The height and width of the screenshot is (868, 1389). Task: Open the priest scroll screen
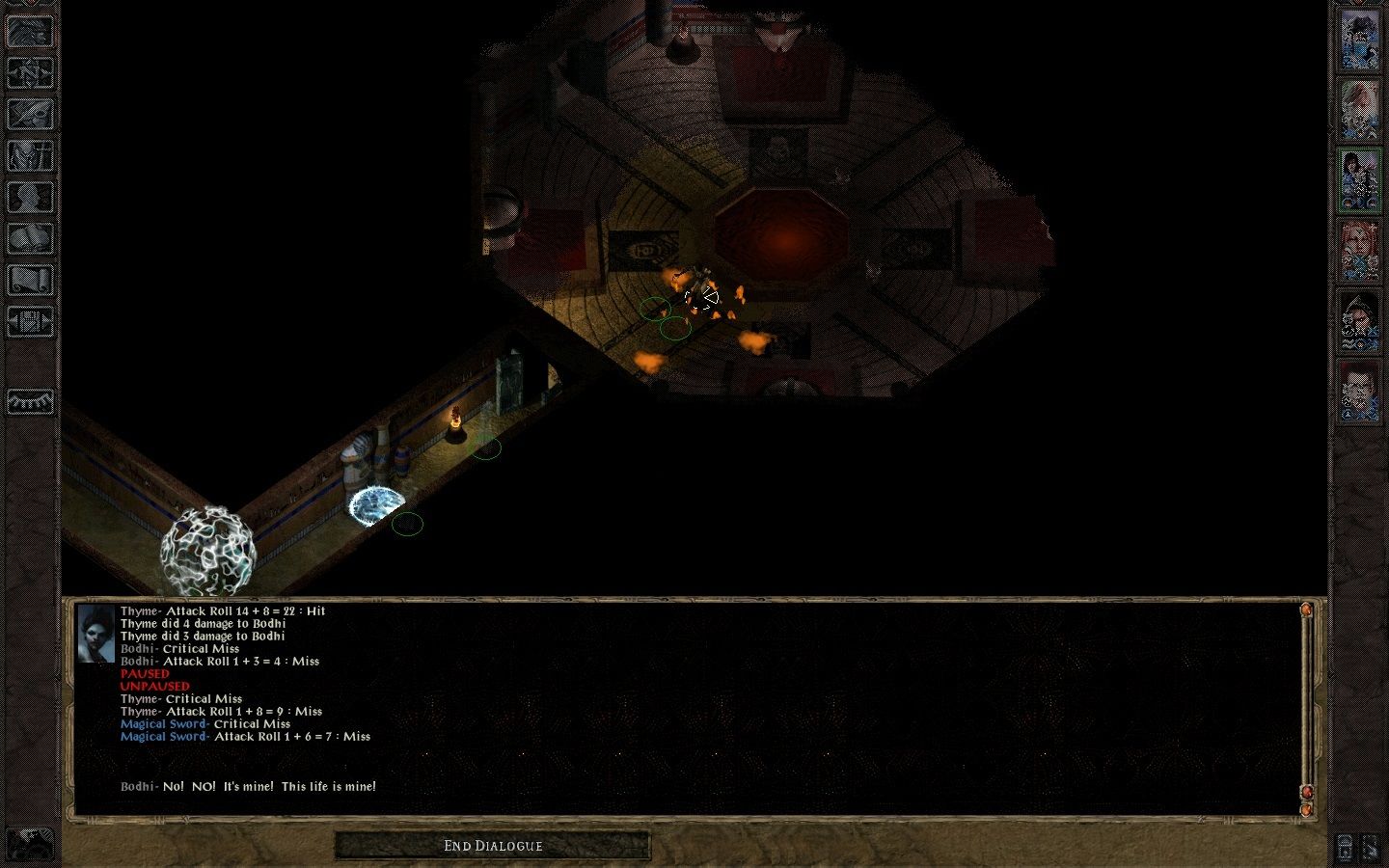(x=30, y=280)
